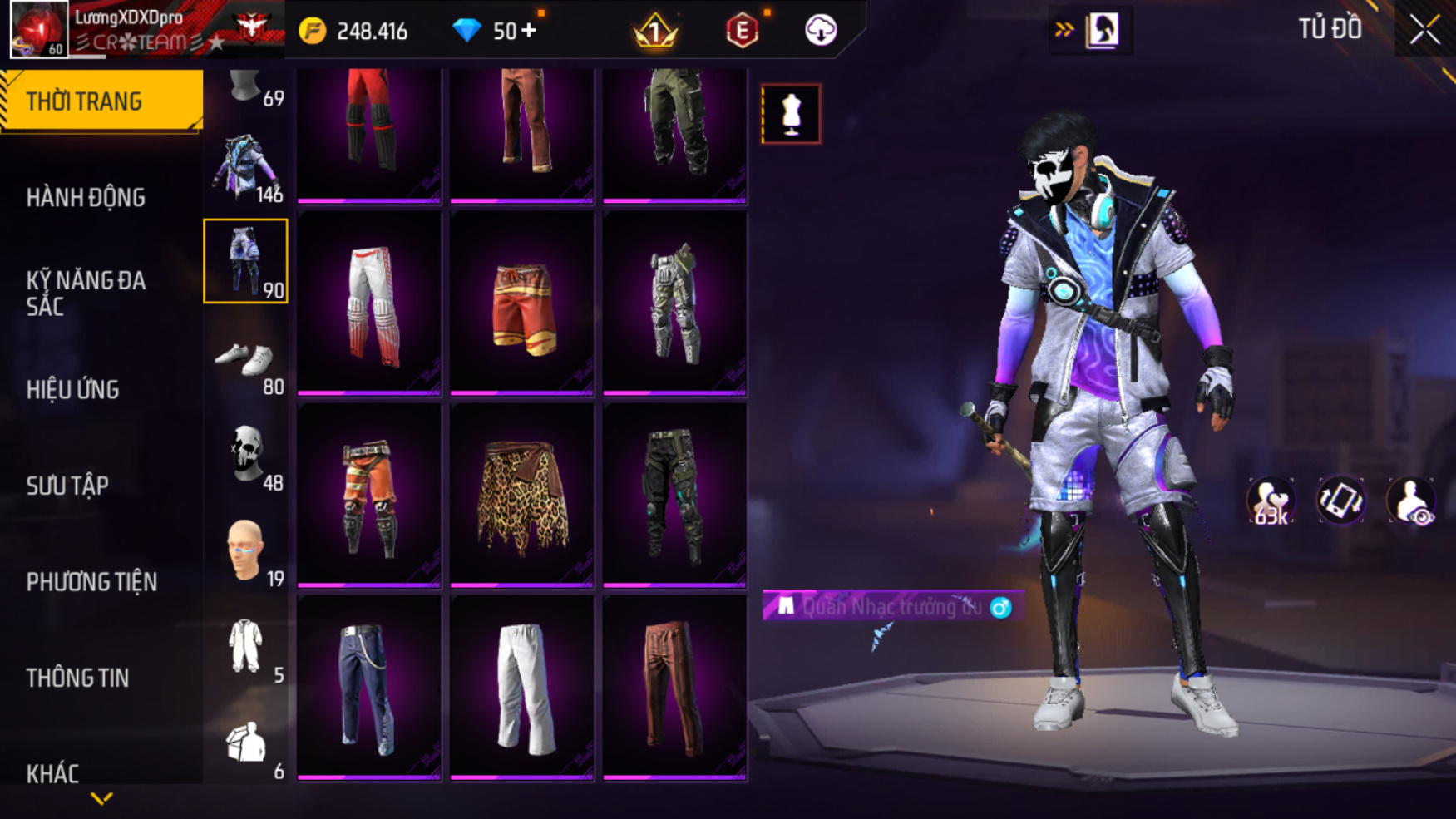Choose the blue jeans with chain
1456x819 pixels.
click(369, 688)
